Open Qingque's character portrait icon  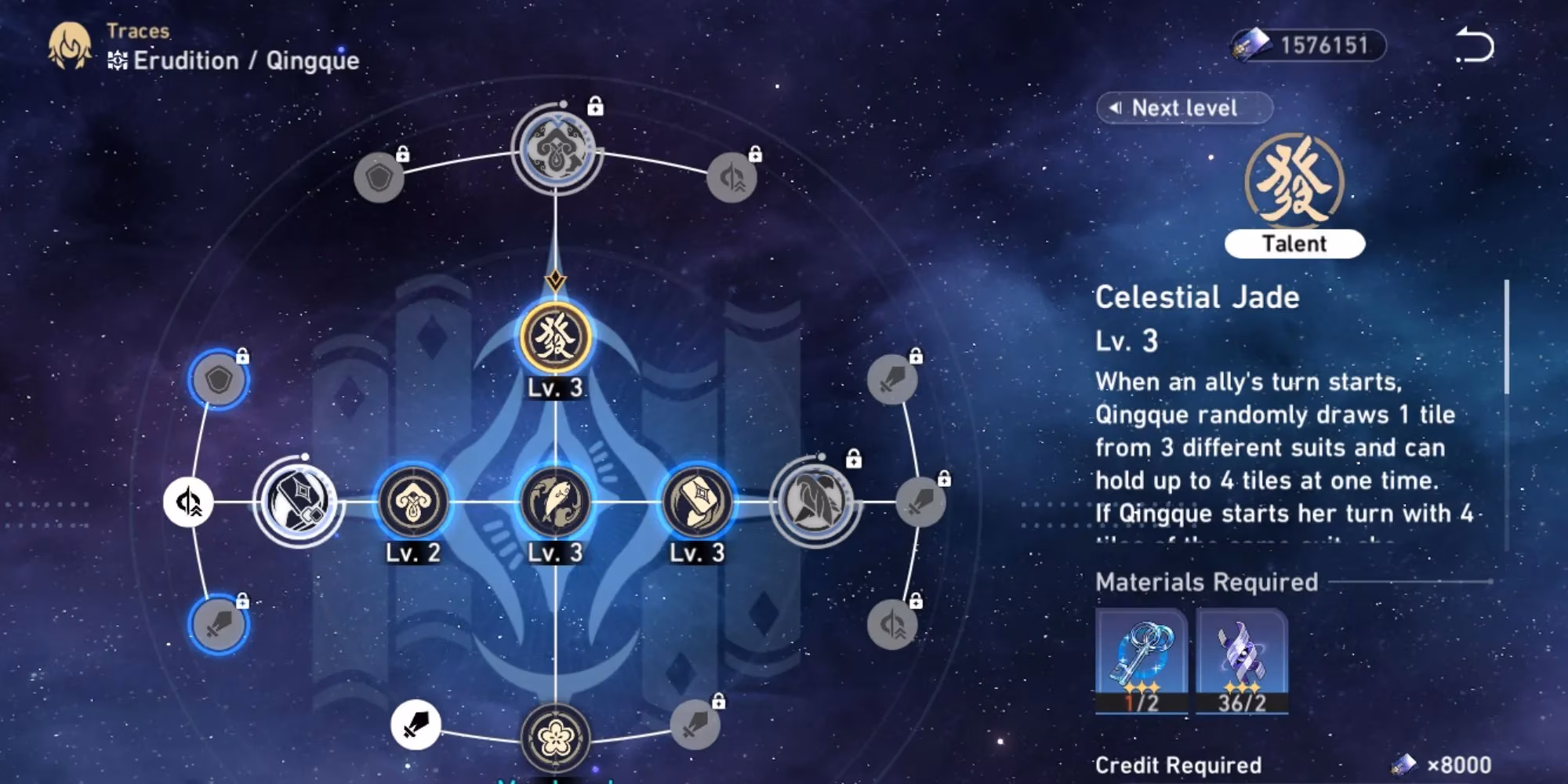click(69, 45)
